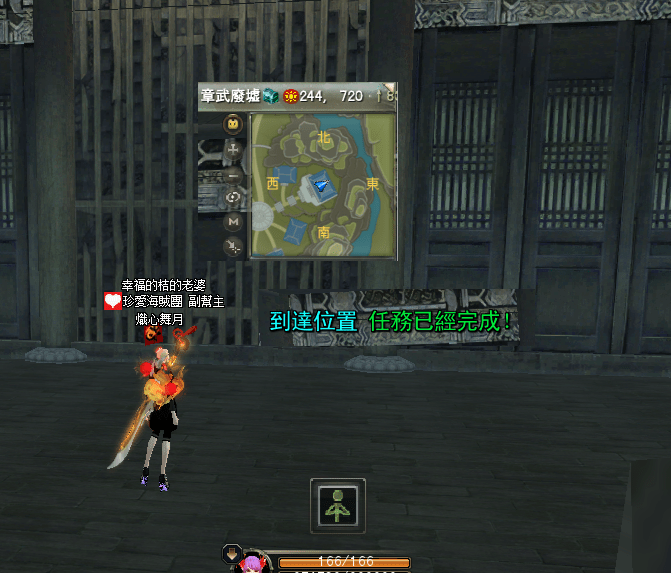Click the down arrow button near portrait
Screen dimensions: 671x573
coord(231,552)
